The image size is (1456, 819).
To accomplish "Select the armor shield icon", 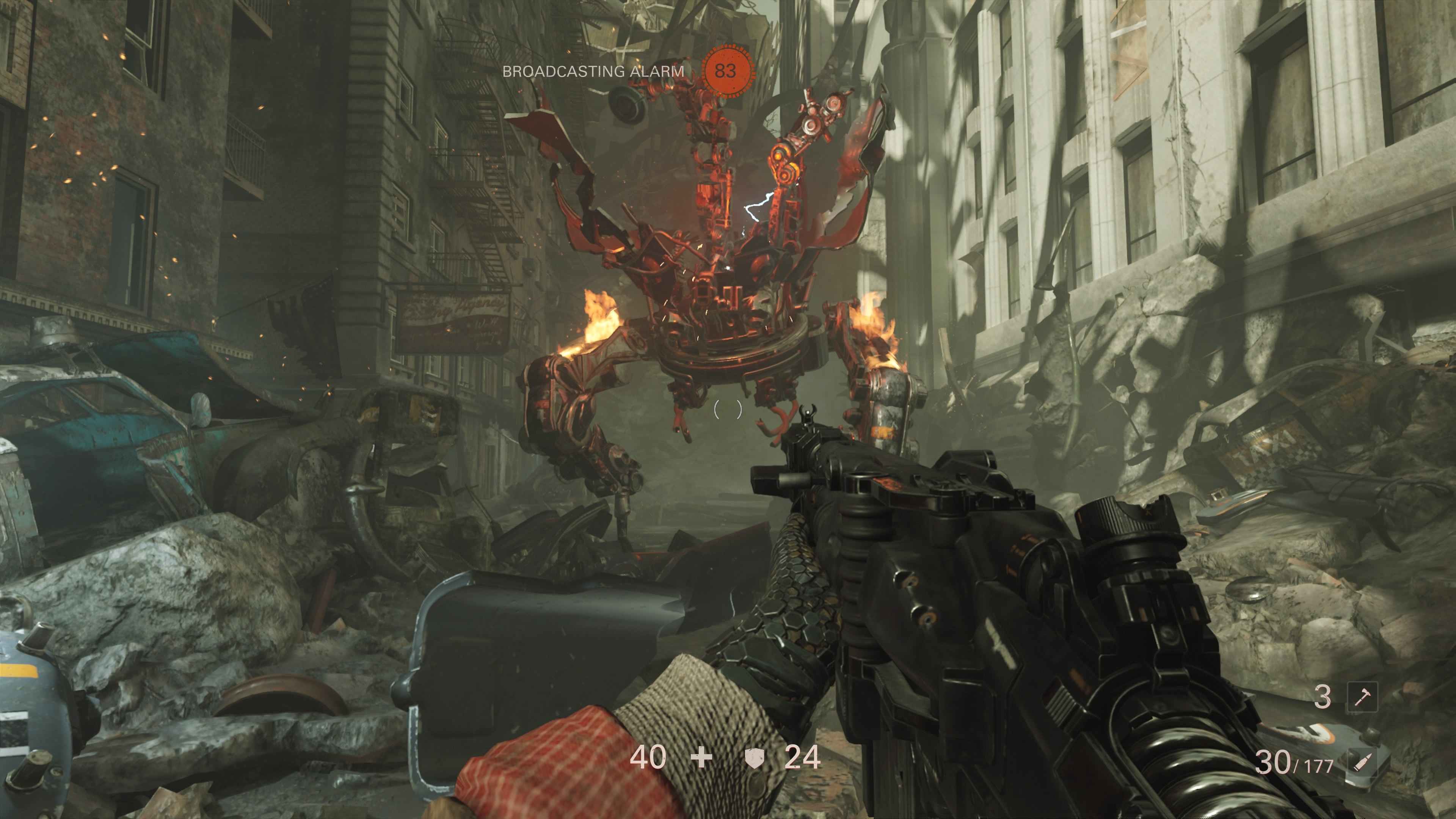I will (x=753, y=758).
